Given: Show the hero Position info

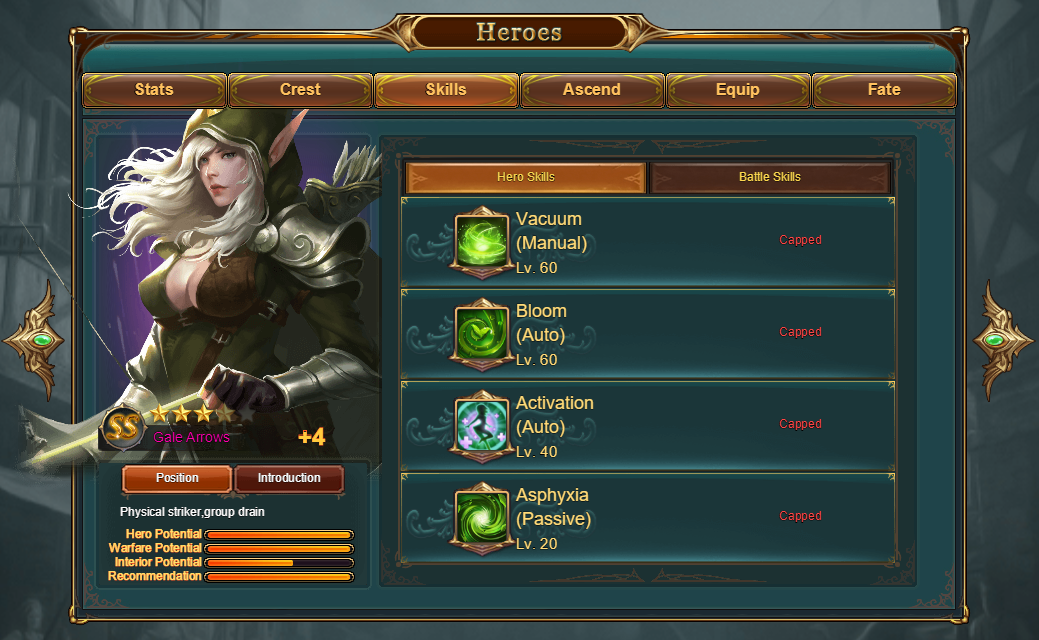Looking at the screenshot, I should [x=177, y=478].
